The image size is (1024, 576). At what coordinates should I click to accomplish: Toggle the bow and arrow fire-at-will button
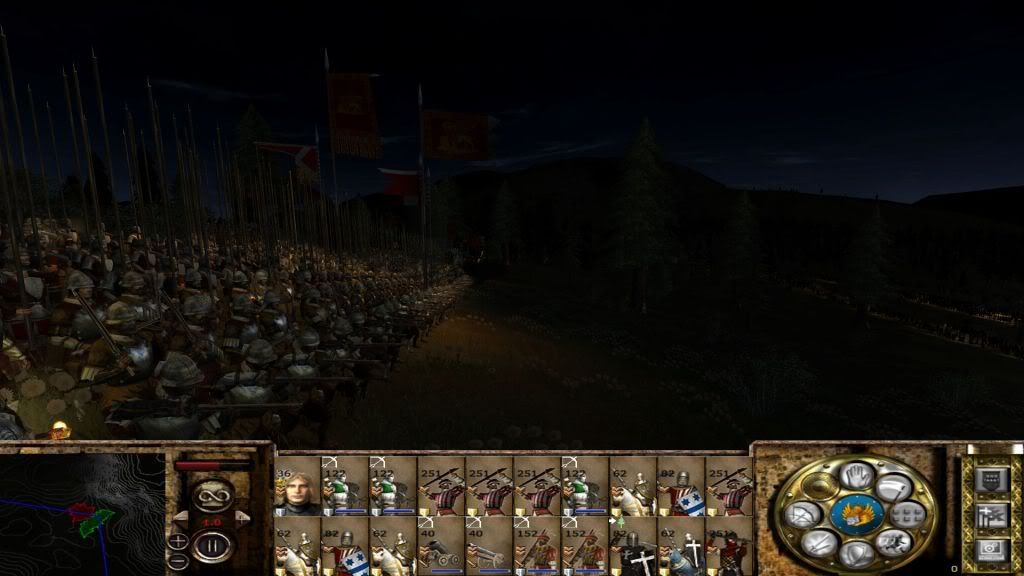(x=803, y=515)
